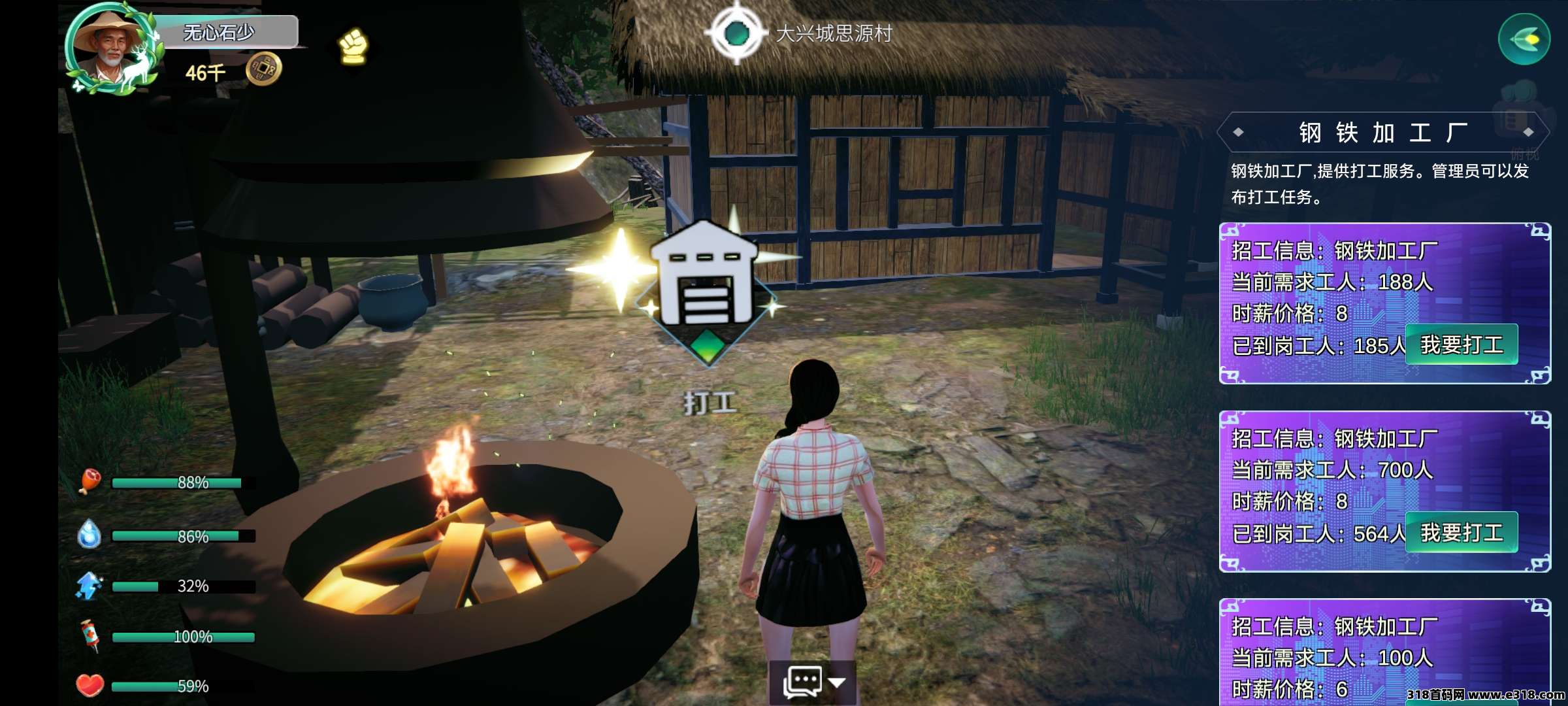Activate the yellow fist icon
1568x706 pixels.
pos(353,46)
